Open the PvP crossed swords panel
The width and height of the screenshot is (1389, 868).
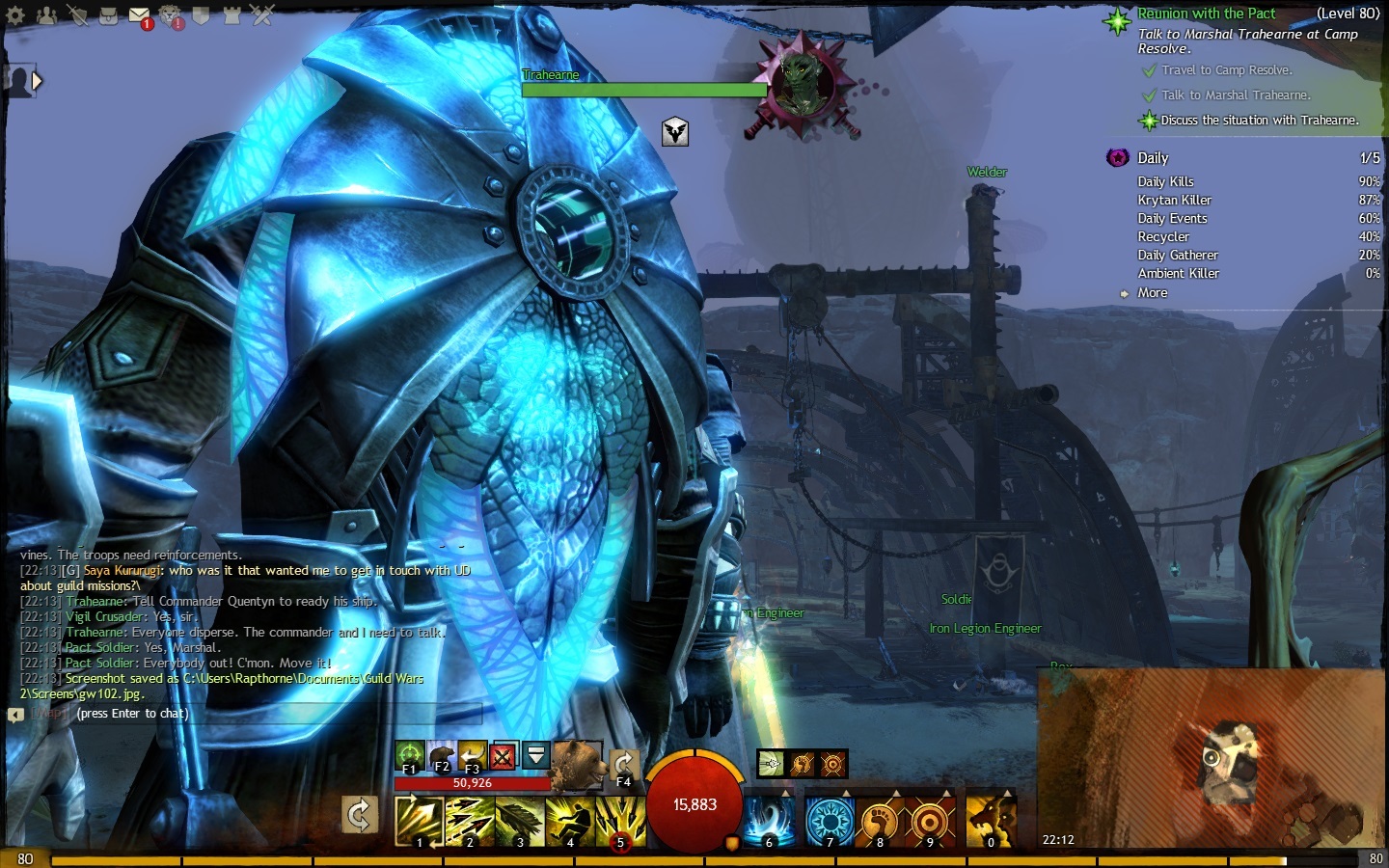[x=262, y=14]
